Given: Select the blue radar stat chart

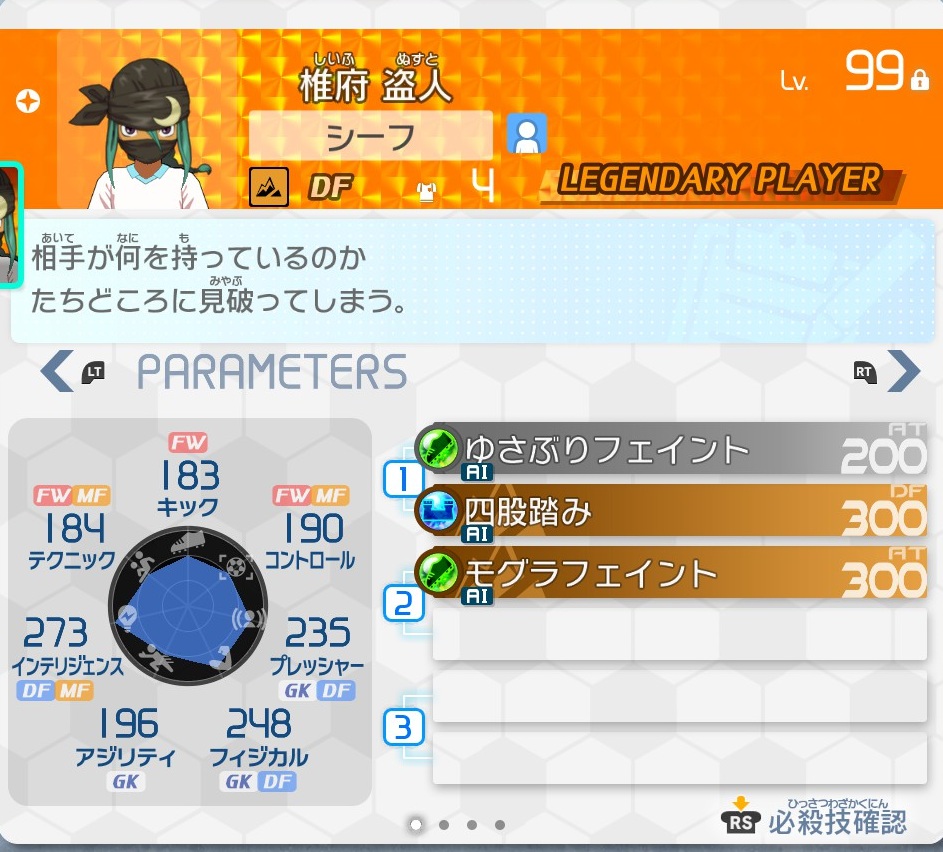Looking at the screenshot, I should [186, 615].
